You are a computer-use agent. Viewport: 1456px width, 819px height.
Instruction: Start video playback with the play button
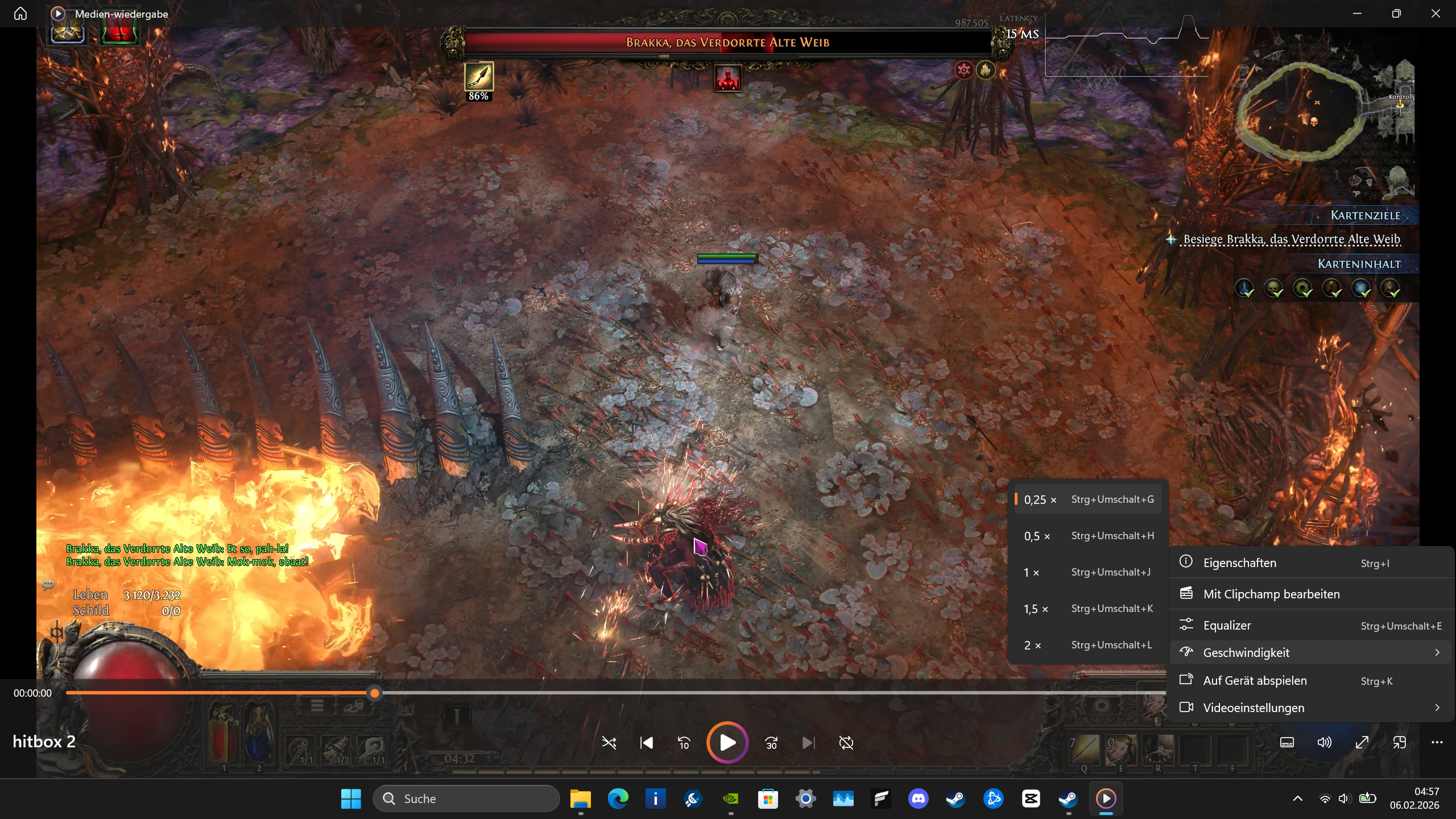point(727,742)
